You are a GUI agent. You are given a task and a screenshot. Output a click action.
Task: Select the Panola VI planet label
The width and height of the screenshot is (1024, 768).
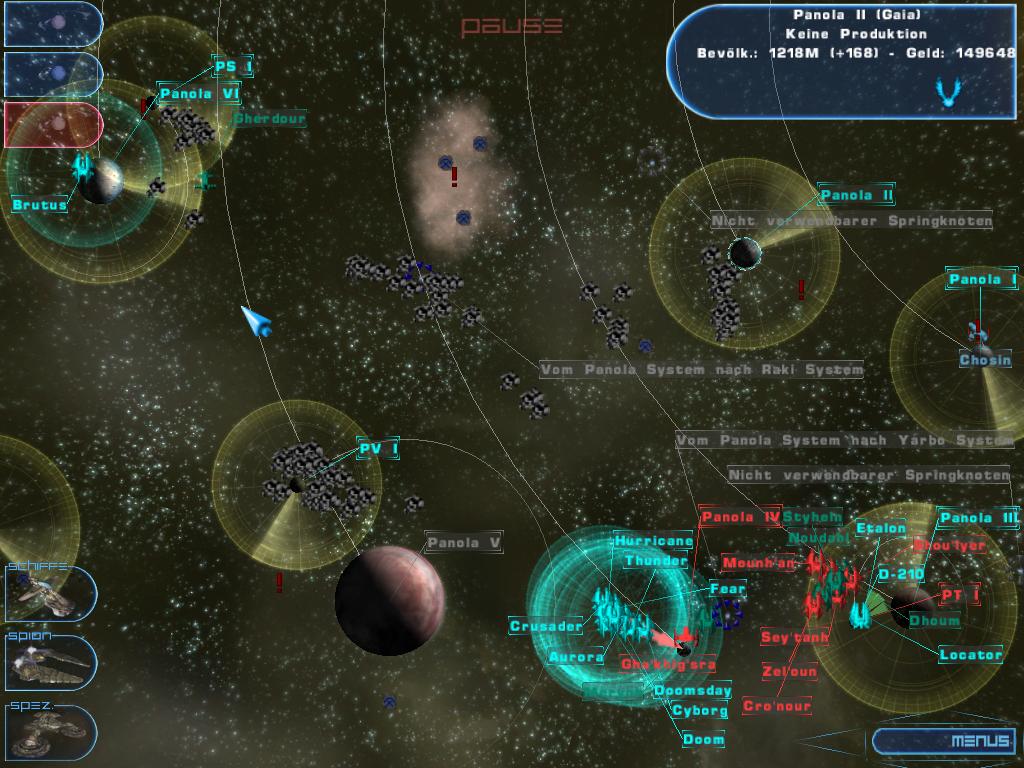point(200,94)
